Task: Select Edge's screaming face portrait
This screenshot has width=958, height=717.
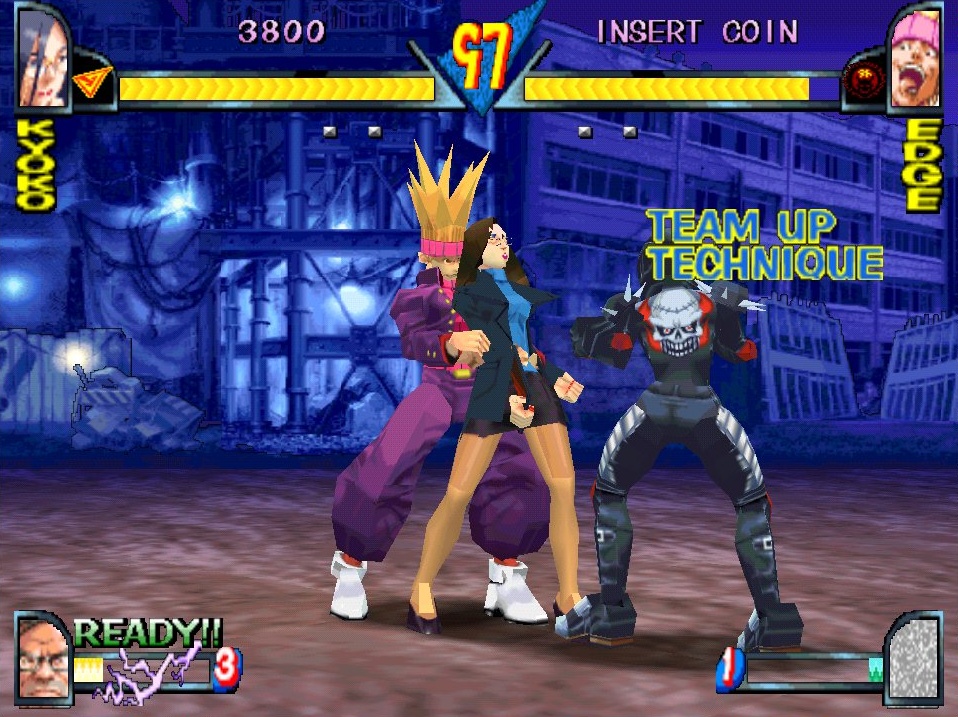Action: pyautogui.click(x=915, y=60)
